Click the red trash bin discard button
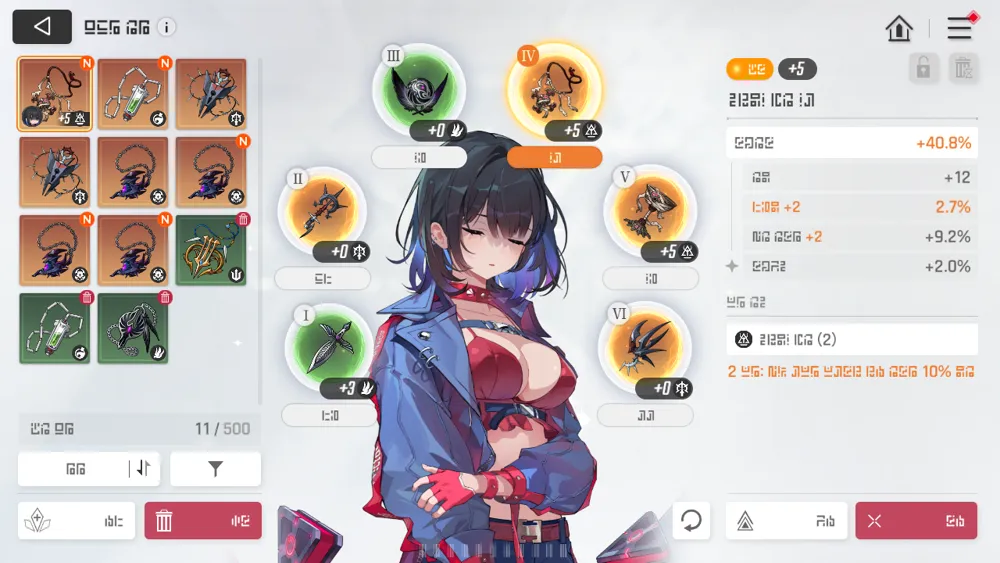Image resolution: width=1000 pixels, height=563 pixels. (x=203, y=521)
